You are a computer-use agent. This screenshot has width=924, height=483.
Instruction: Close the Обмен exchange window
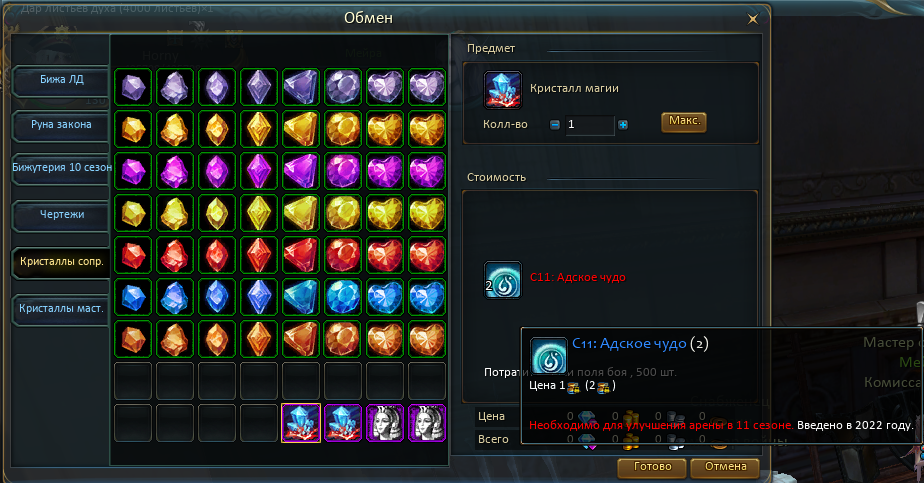coord(753,17)
